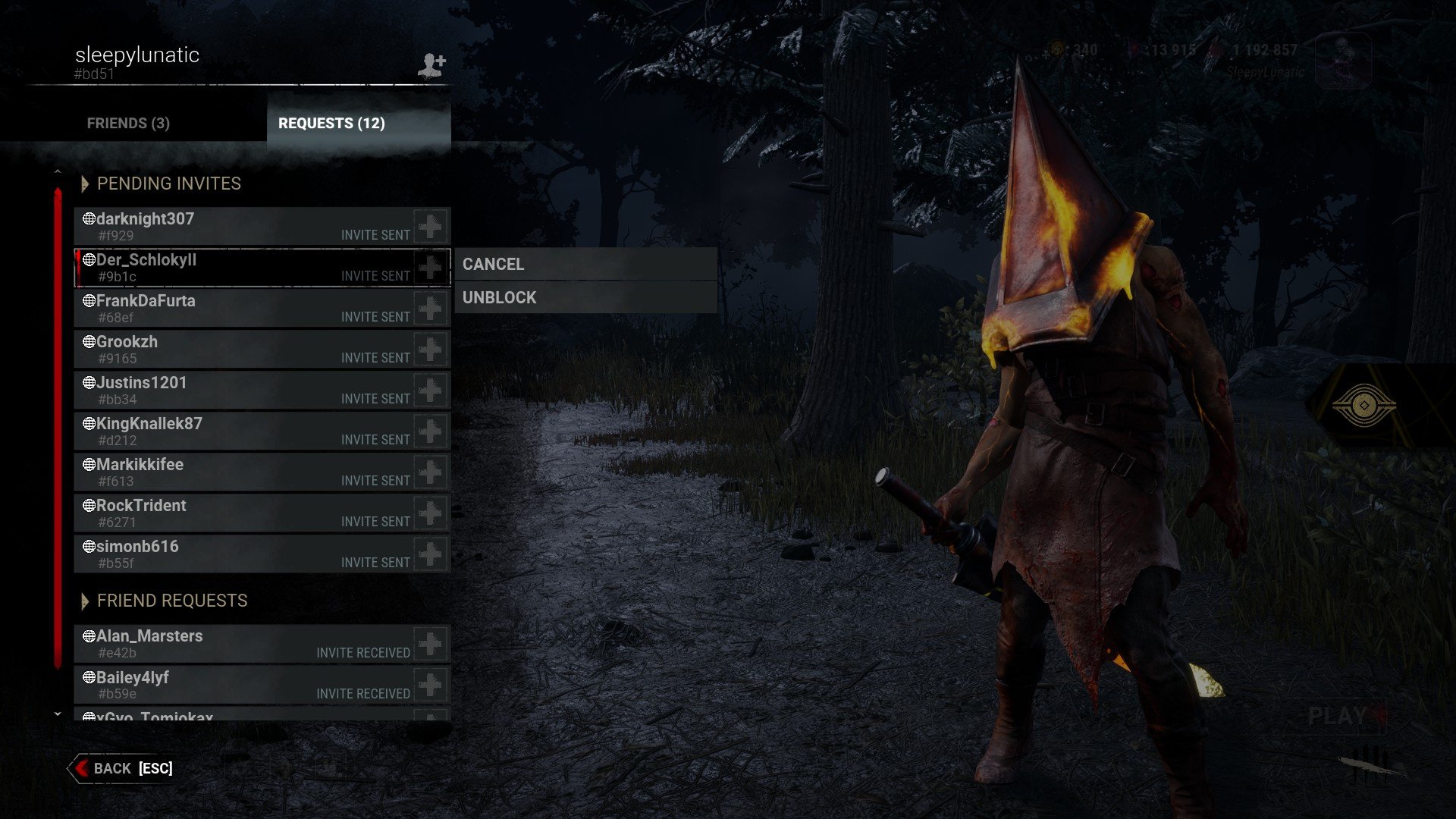Screen dimensions: 1456x819
Task: Pick Justins1201 from the invite list
Action: pos(243,390)
